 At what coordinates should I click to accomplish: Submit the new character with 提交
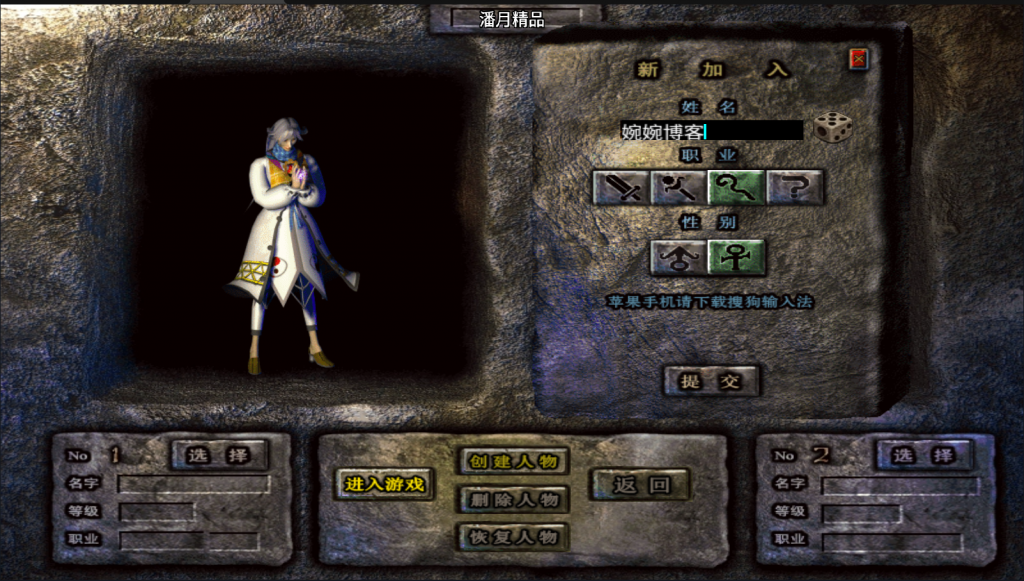click(x=711, y=381)
